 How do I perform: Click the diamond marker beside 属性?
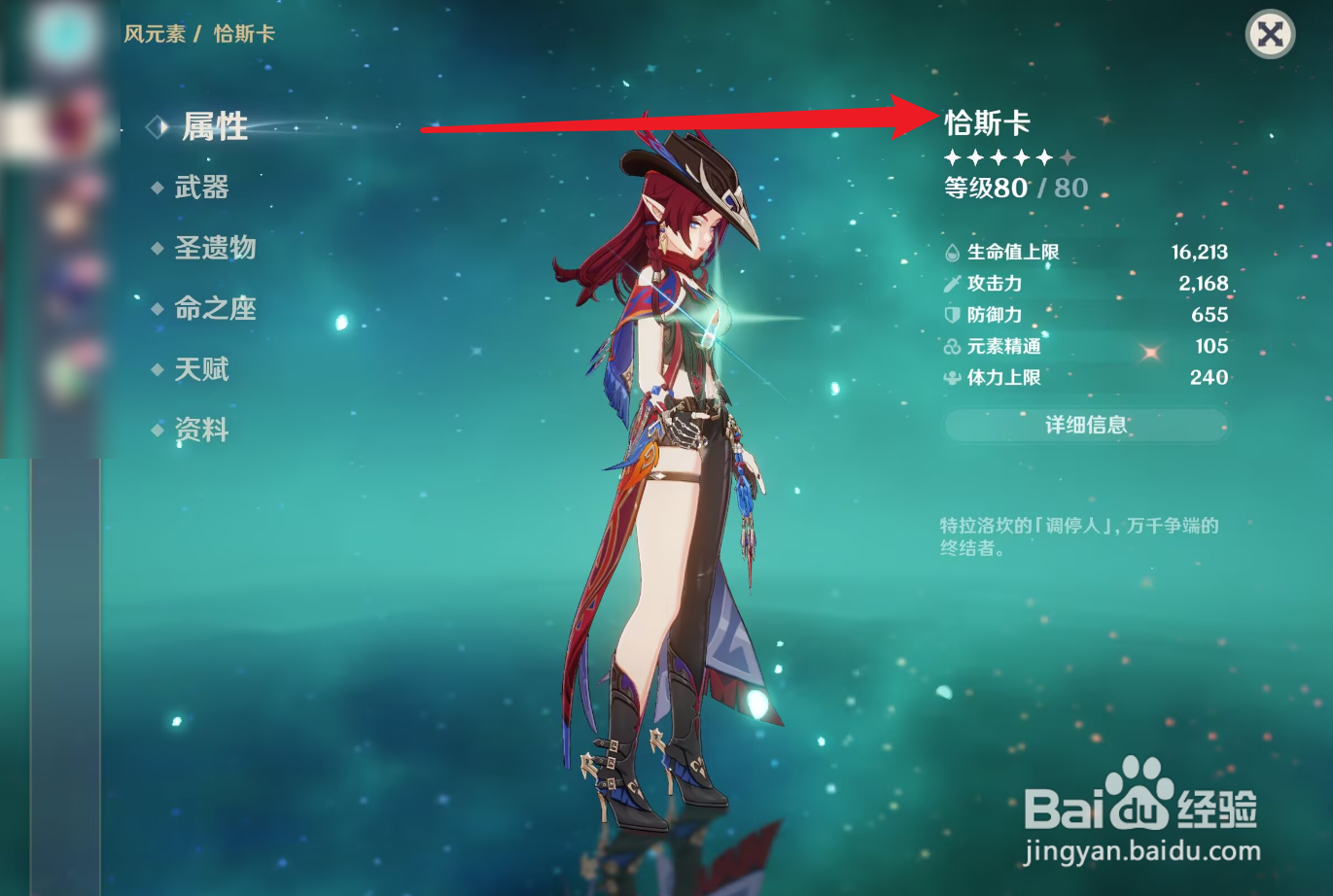pyautogui.click(x=156, y=126)
